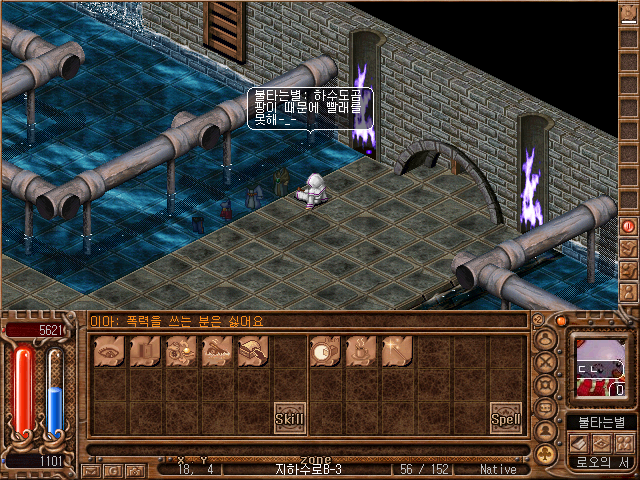640x480 pixels.
Task: Open the Spell list button
Action: [x=506, y=418]
